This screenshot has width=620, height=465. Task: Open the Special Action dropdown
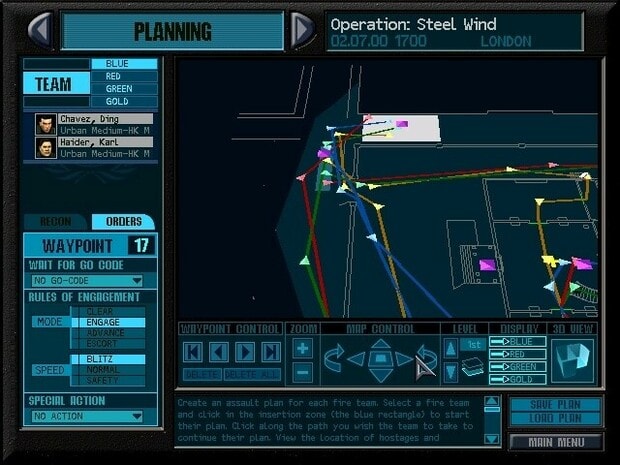(88, 416)
